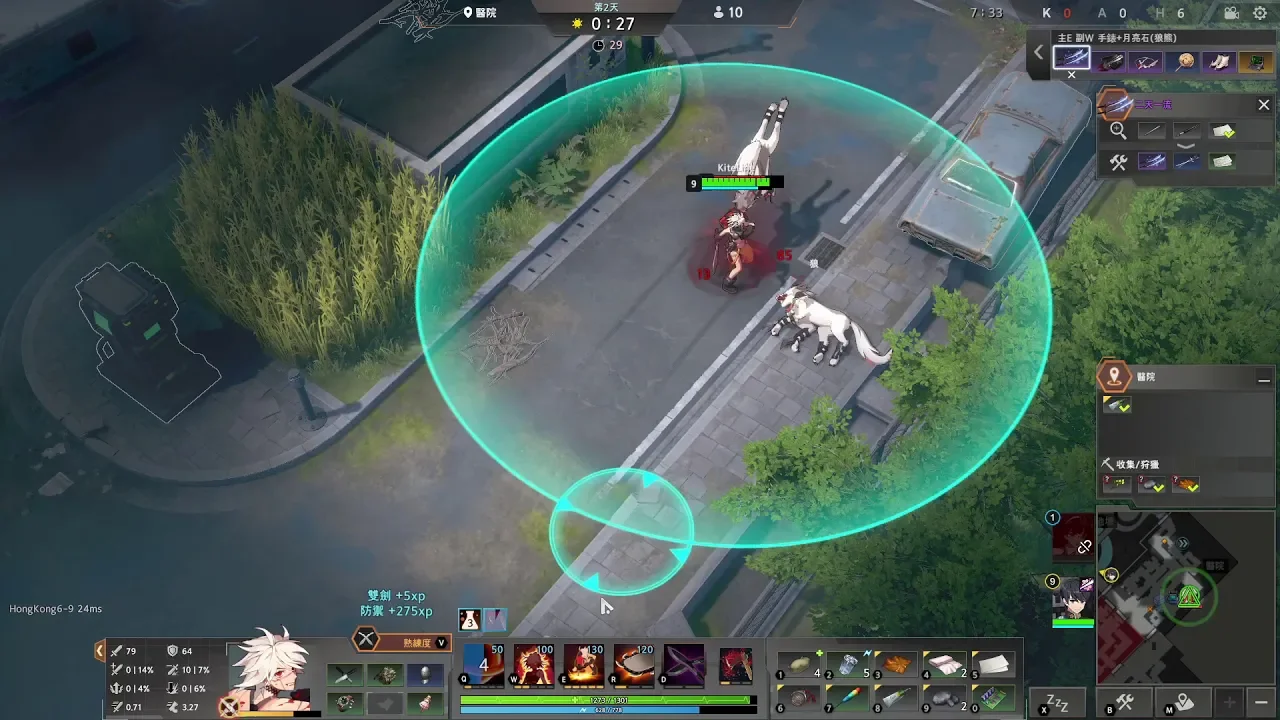Image resolution: width=1280 pixels, height=720 pixels.
Task: Select the dual swords in route bar
Action: click(x=1072, y=60)
